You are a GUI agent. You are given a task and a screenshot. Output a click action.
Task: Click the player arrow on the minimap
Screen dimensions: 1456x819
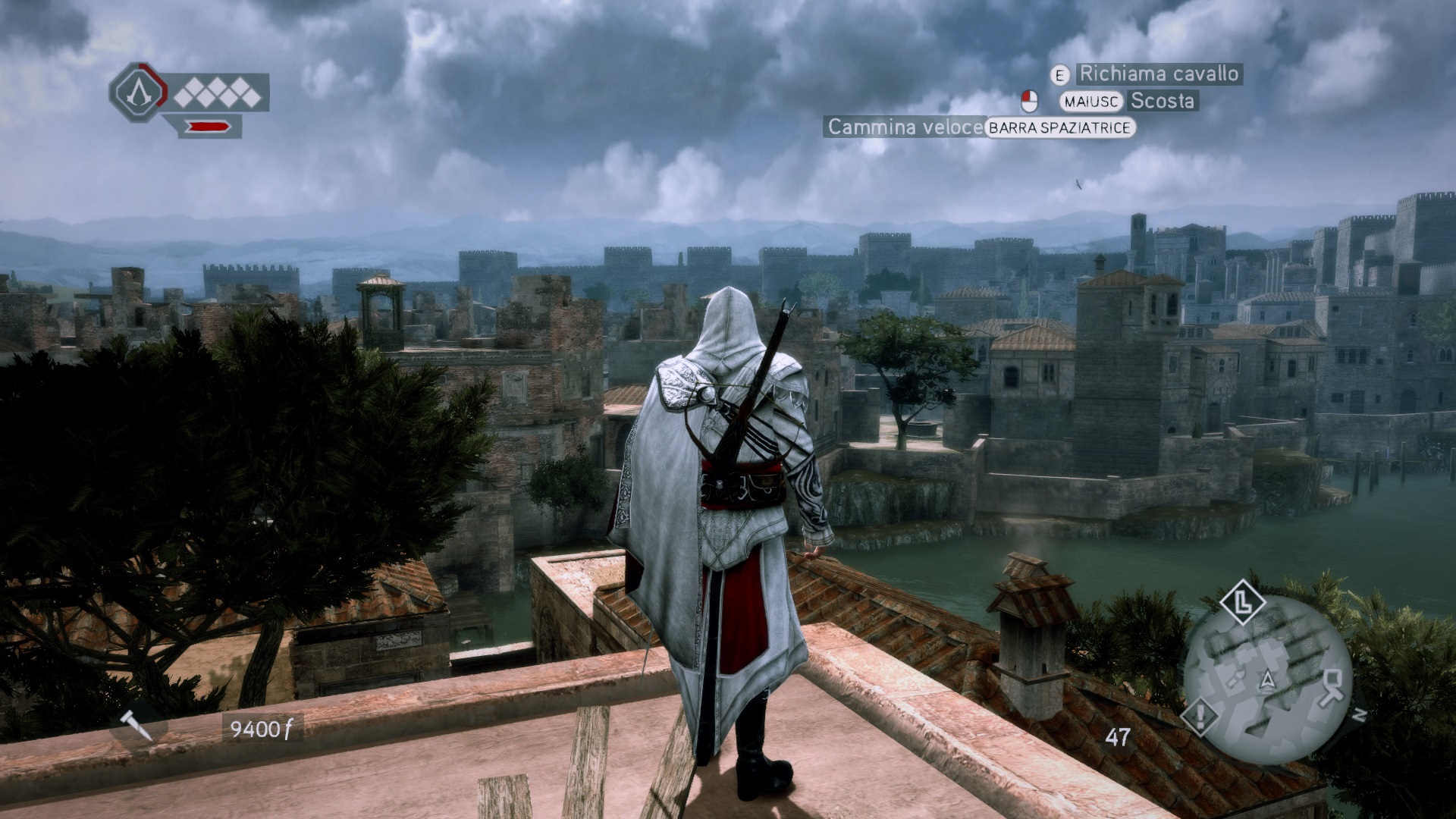[1266, 680]
